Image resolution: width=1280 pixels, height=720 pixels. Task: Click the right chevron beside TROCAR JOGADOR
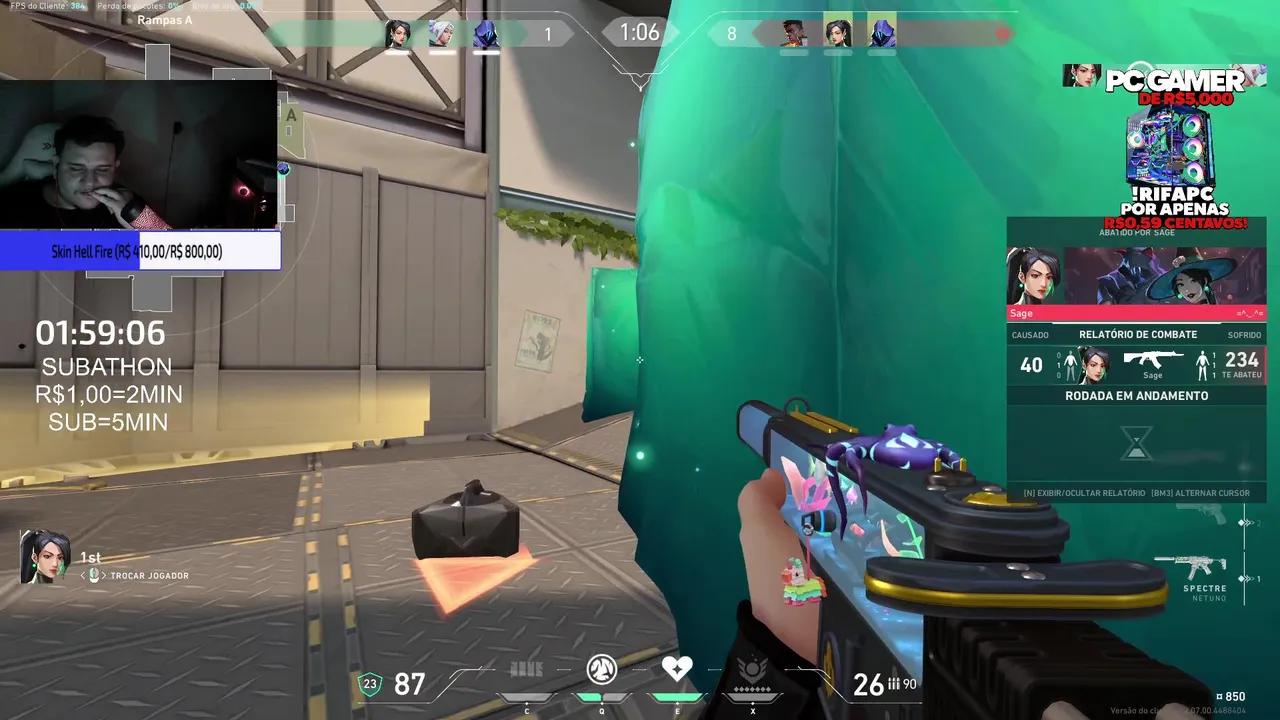click(x=105, y=576)
